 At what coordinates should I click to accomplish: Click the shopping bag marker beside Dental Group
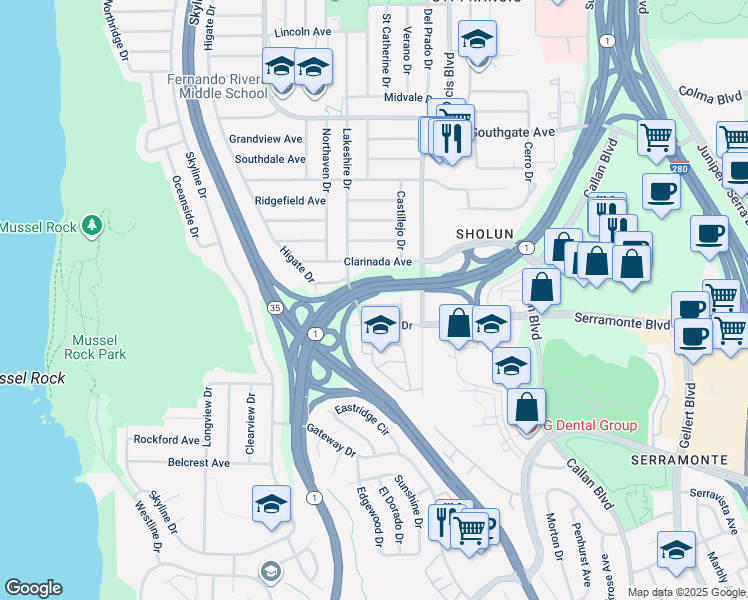[x=526, y=407]
